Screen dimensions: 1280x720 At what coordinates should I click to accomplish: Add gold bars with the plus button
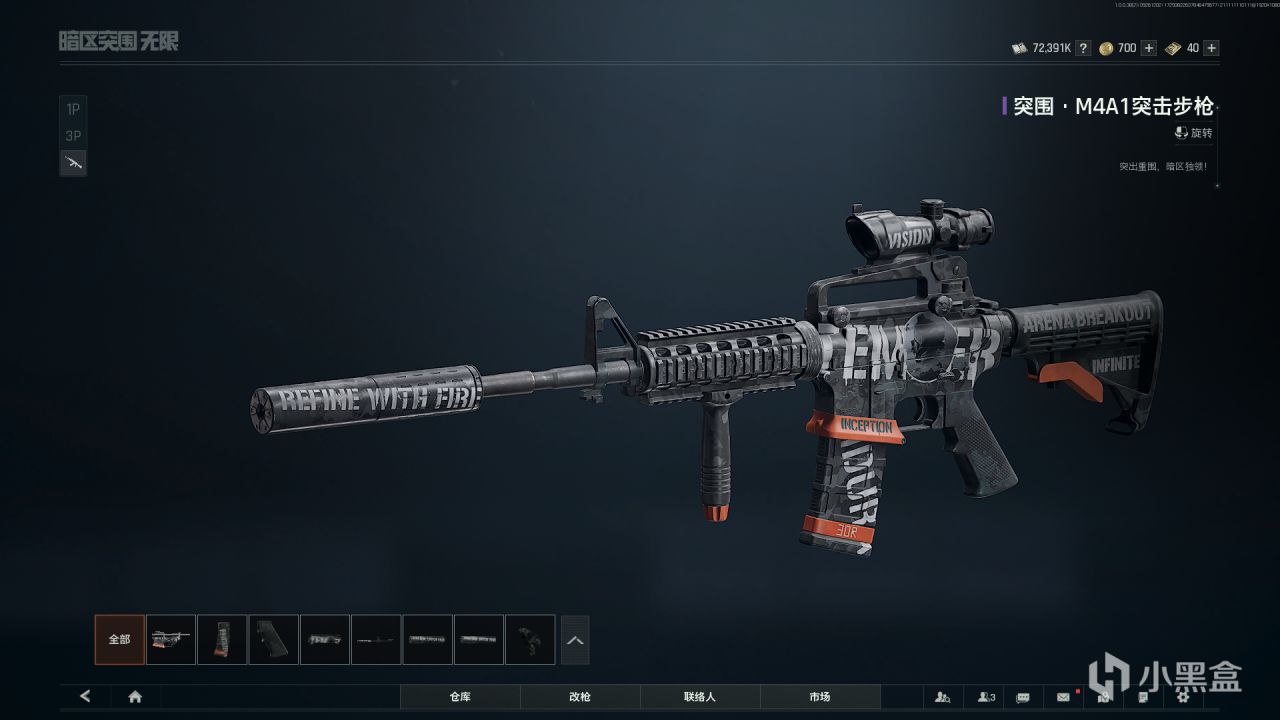(x=1211, y=48)
